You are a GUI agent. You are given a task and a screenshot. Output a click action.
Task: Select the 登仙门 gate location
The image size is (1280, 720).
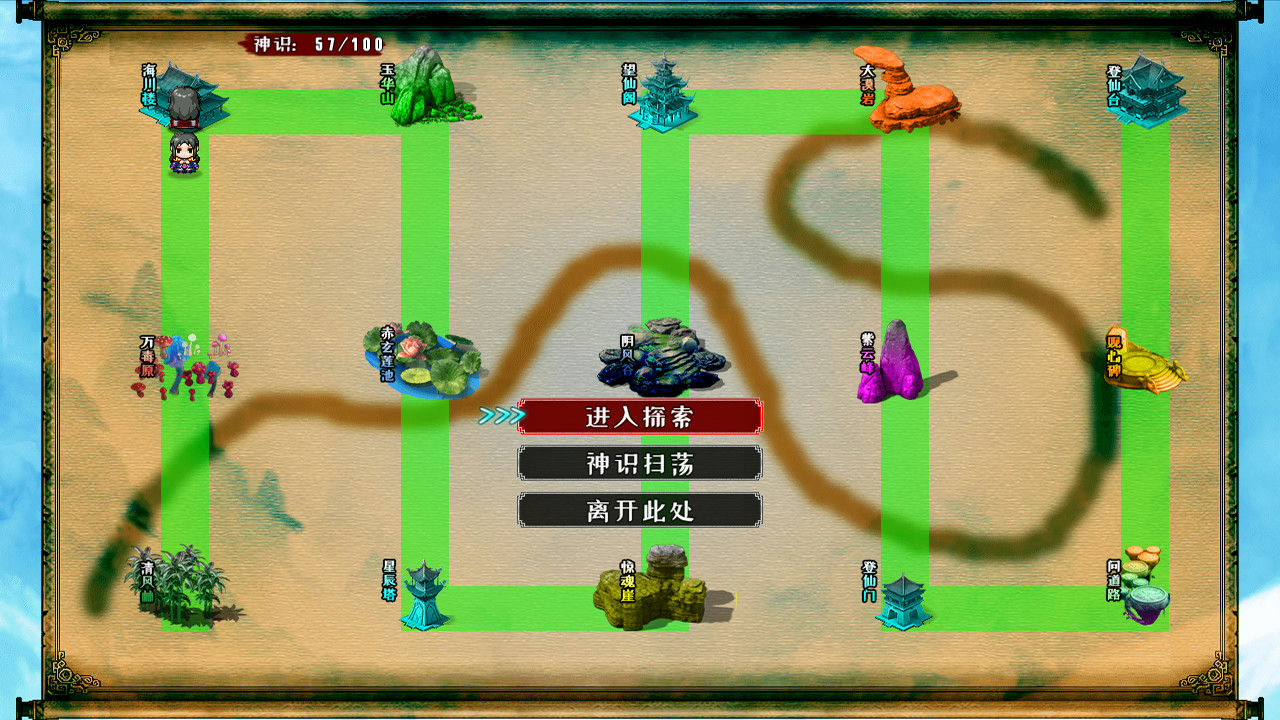pos(903,598)
